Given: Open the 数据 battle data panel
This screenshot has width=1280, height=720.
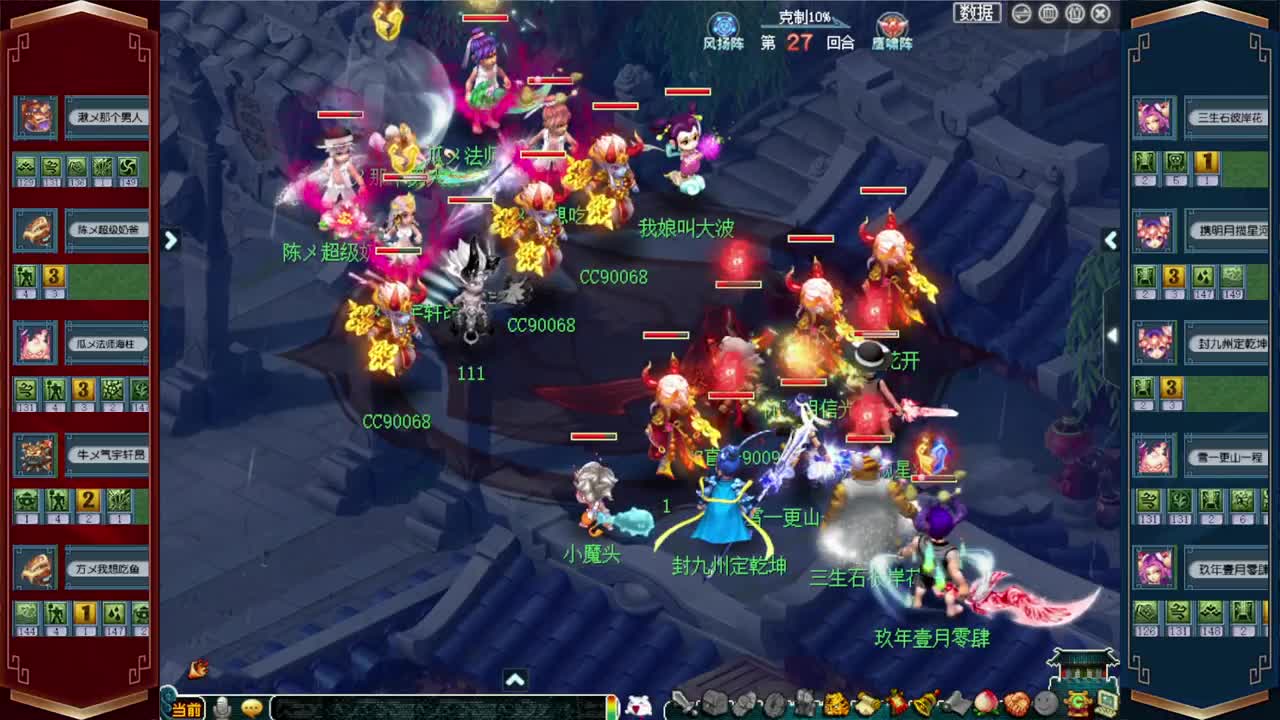Looking at the screenshot, I should click(975, 12).
